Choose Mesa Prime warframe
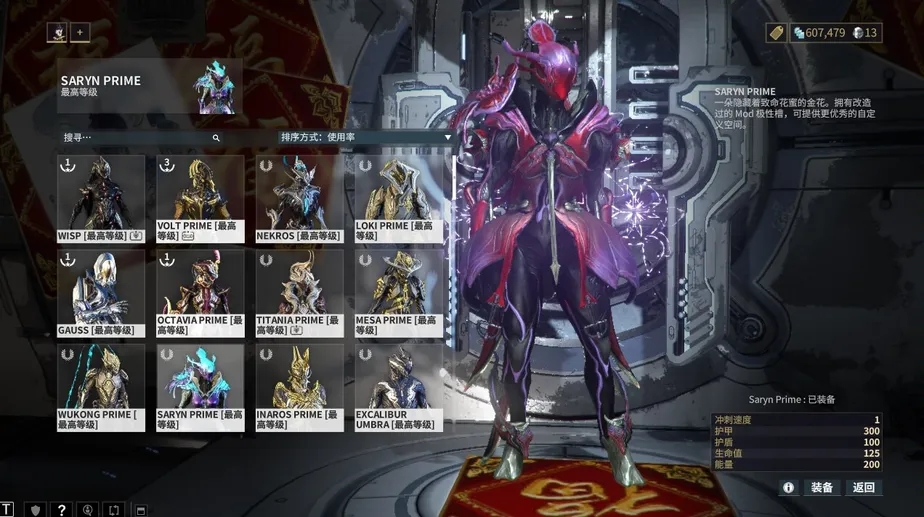 [x=398, y=292]
